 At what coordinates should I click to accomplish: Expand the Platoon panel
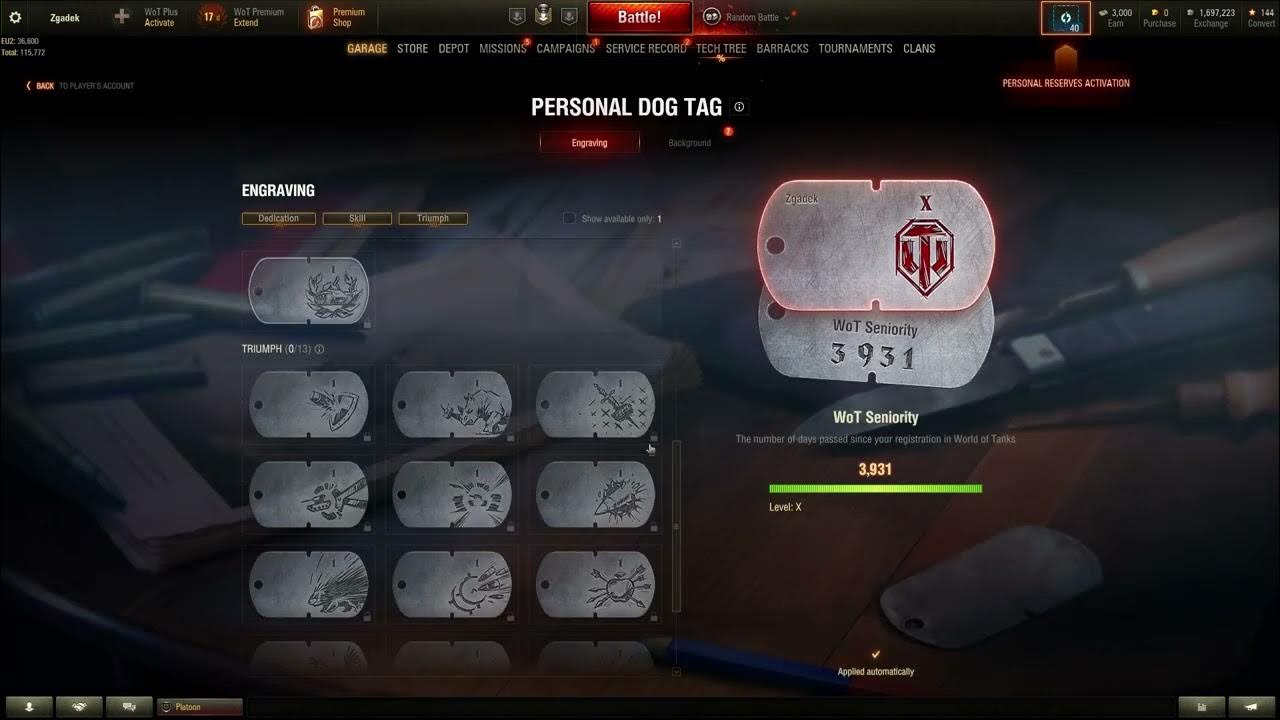(x=200, y=707)
